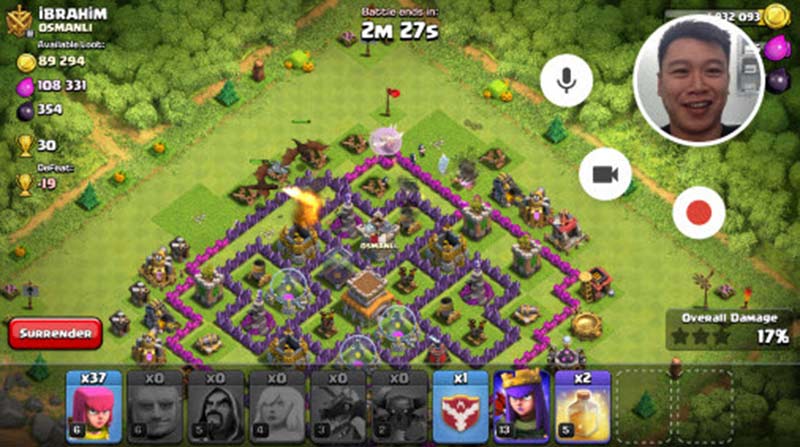Screen dimensions: 800x447
Task: Tap the face-cam preview bubble
Action: [699, 80]
